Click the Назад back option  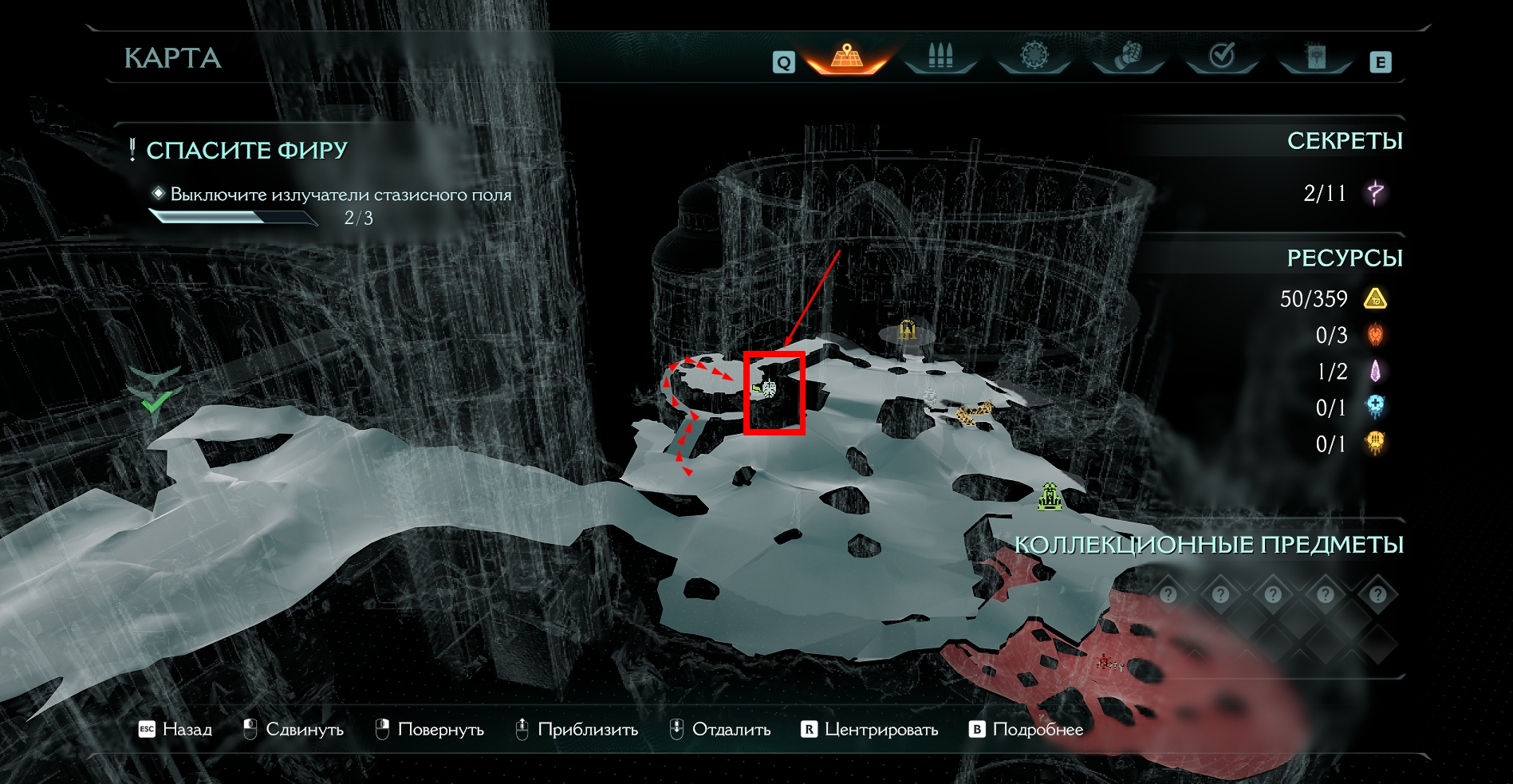tap(176, 729)
